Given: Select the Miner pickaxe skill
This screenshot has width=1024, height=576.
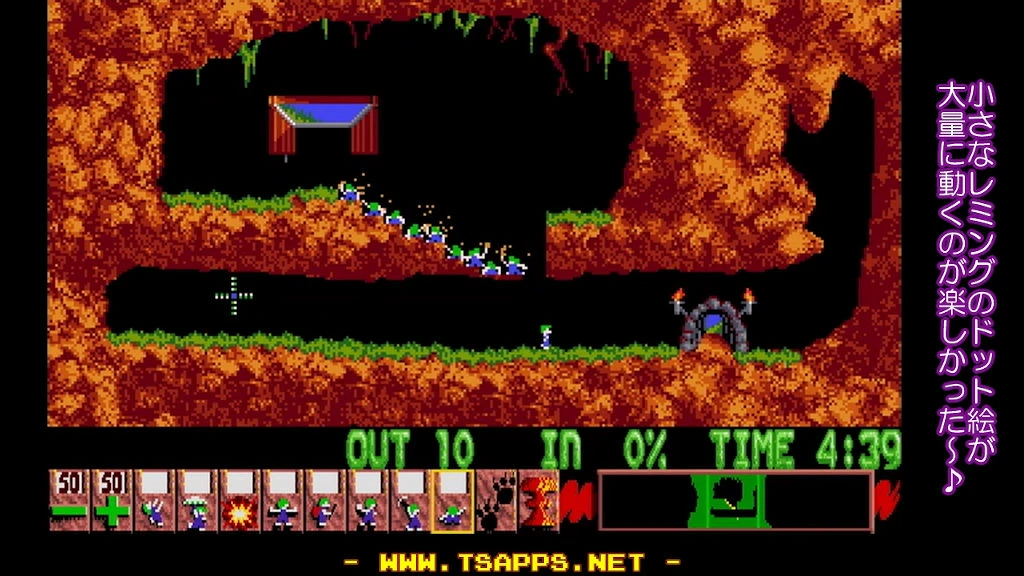Looking at the screenshot, I should tap(410, 501).
